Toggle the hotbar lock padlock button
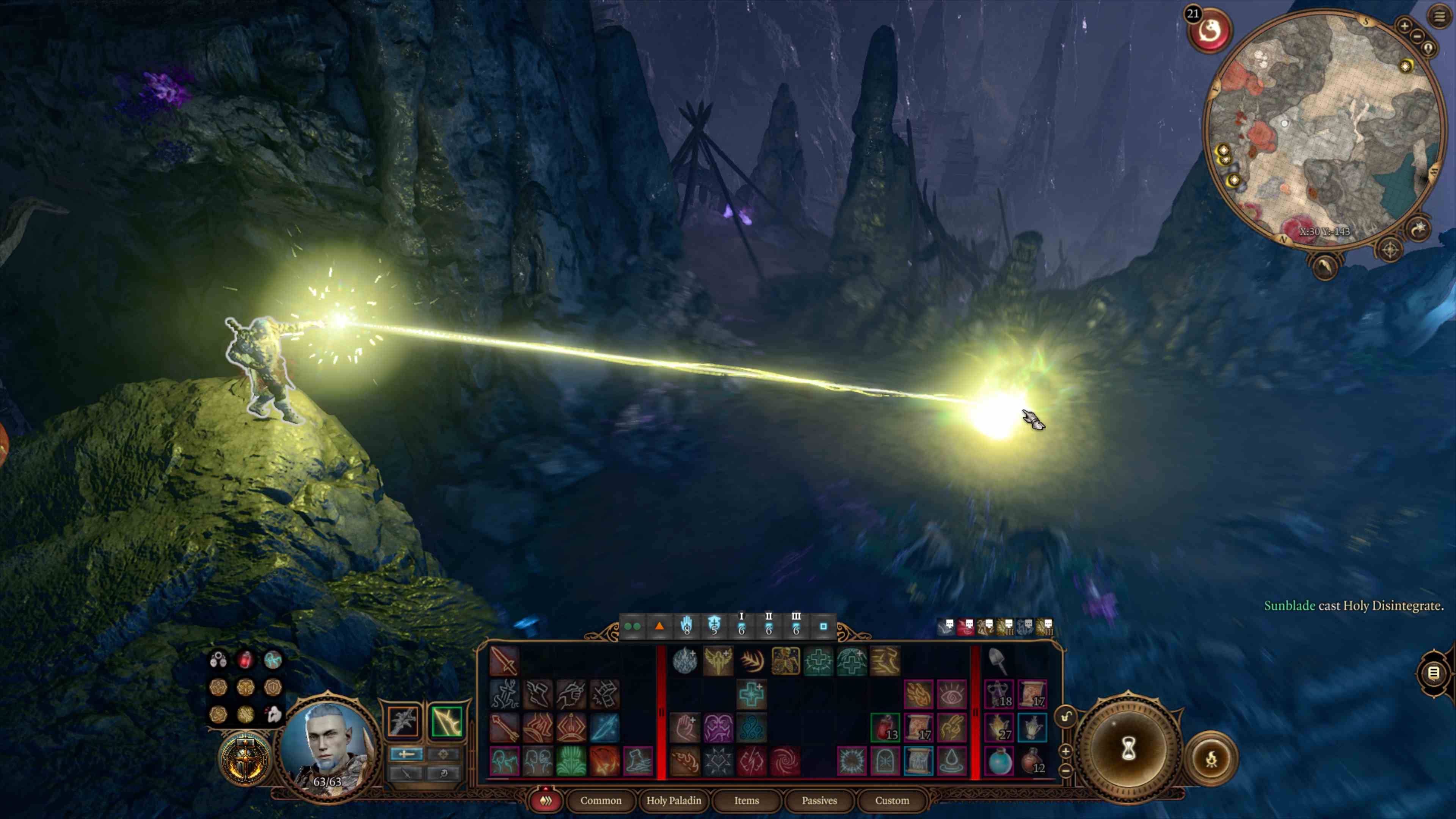This screenshot has height=819, width=1456. (x=1066, y=717)
